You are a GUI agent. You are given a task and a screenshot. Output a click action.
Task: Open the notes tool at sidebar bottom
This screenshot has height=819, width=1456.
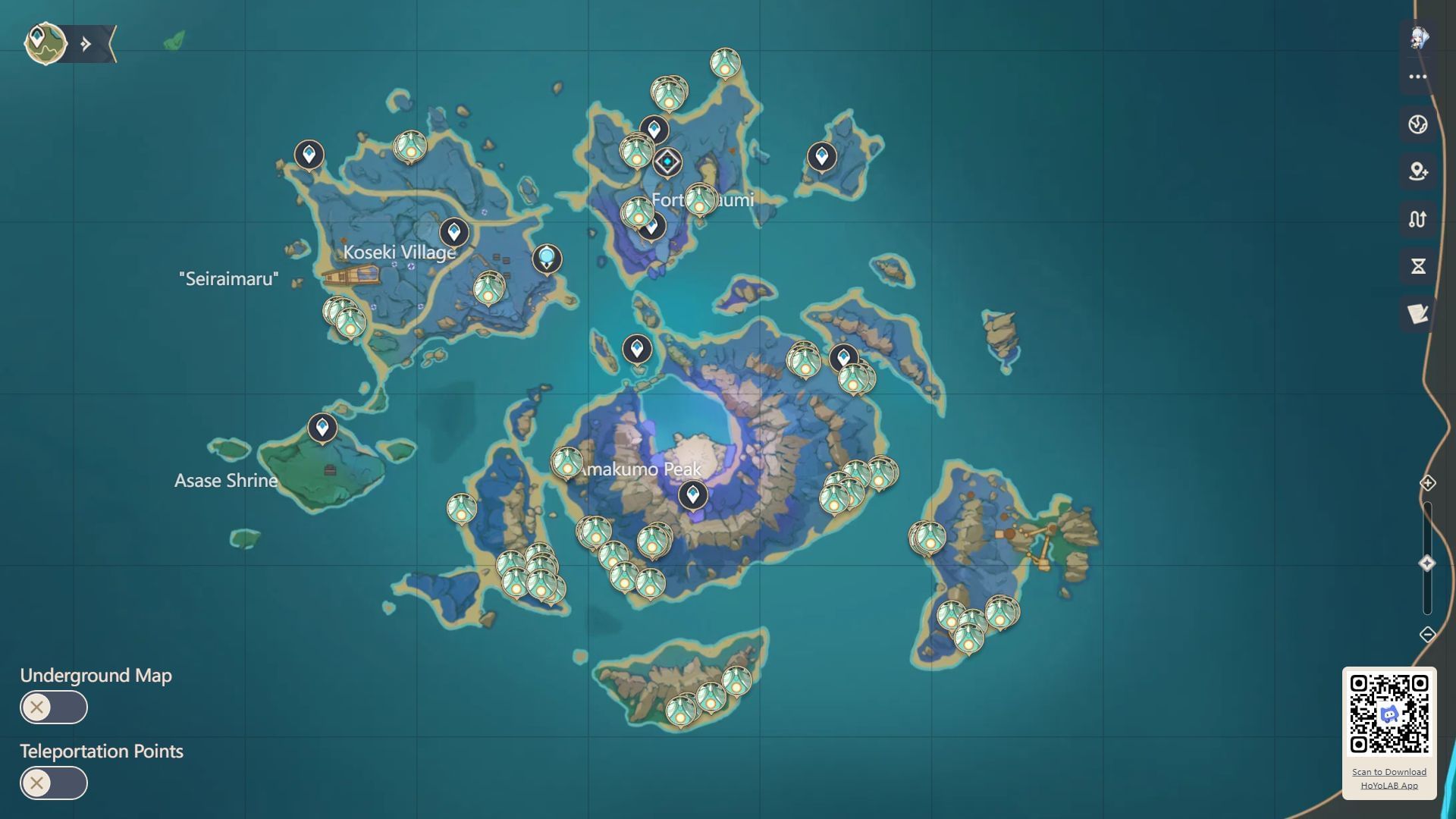(x=1418, y=313)
